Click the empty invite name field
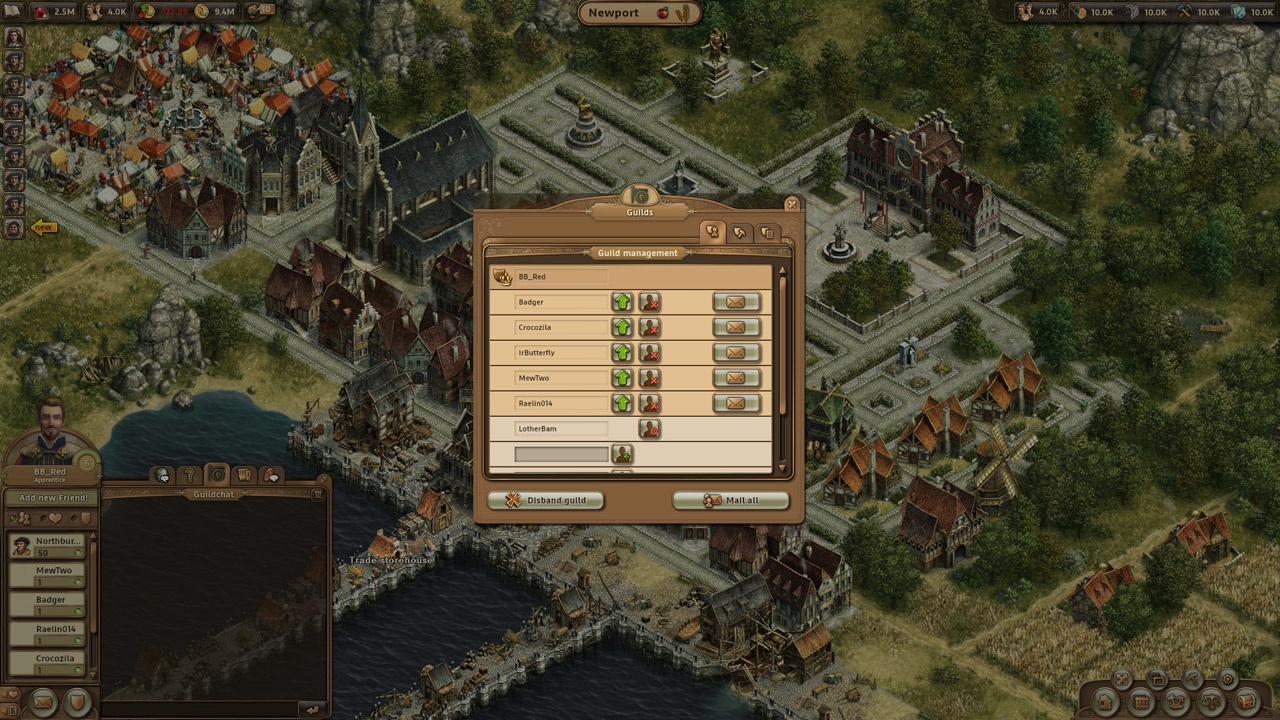 tap(561, 454)
